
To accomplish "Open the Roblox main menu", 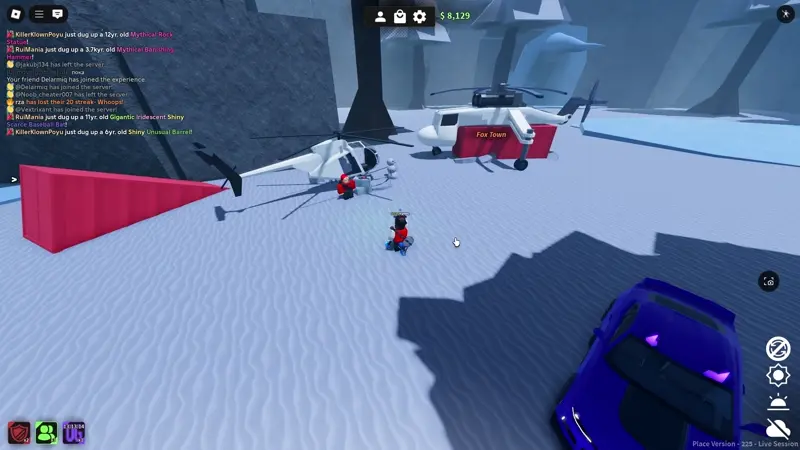I will (13, 14).
